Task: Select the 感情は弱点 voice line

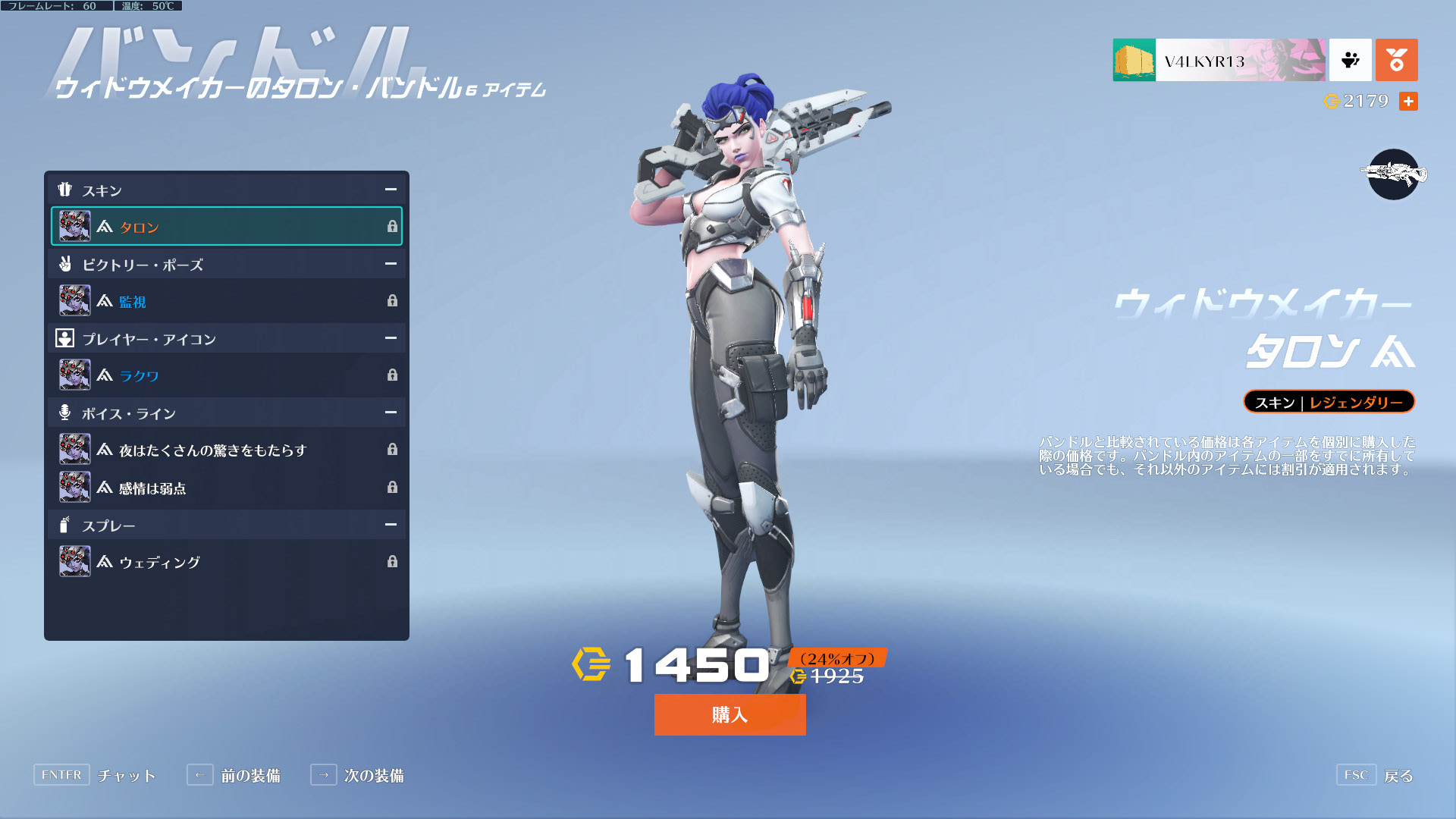Action: point(226,488)
